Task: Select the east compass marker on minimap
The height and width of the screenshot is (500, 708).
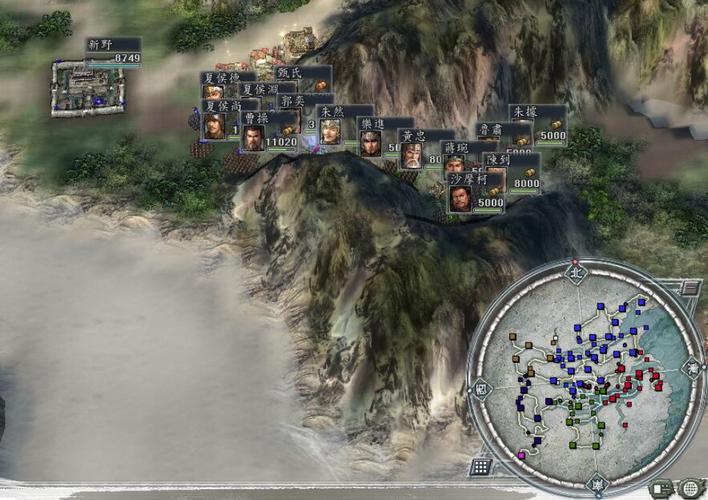Action: point(693,369)
